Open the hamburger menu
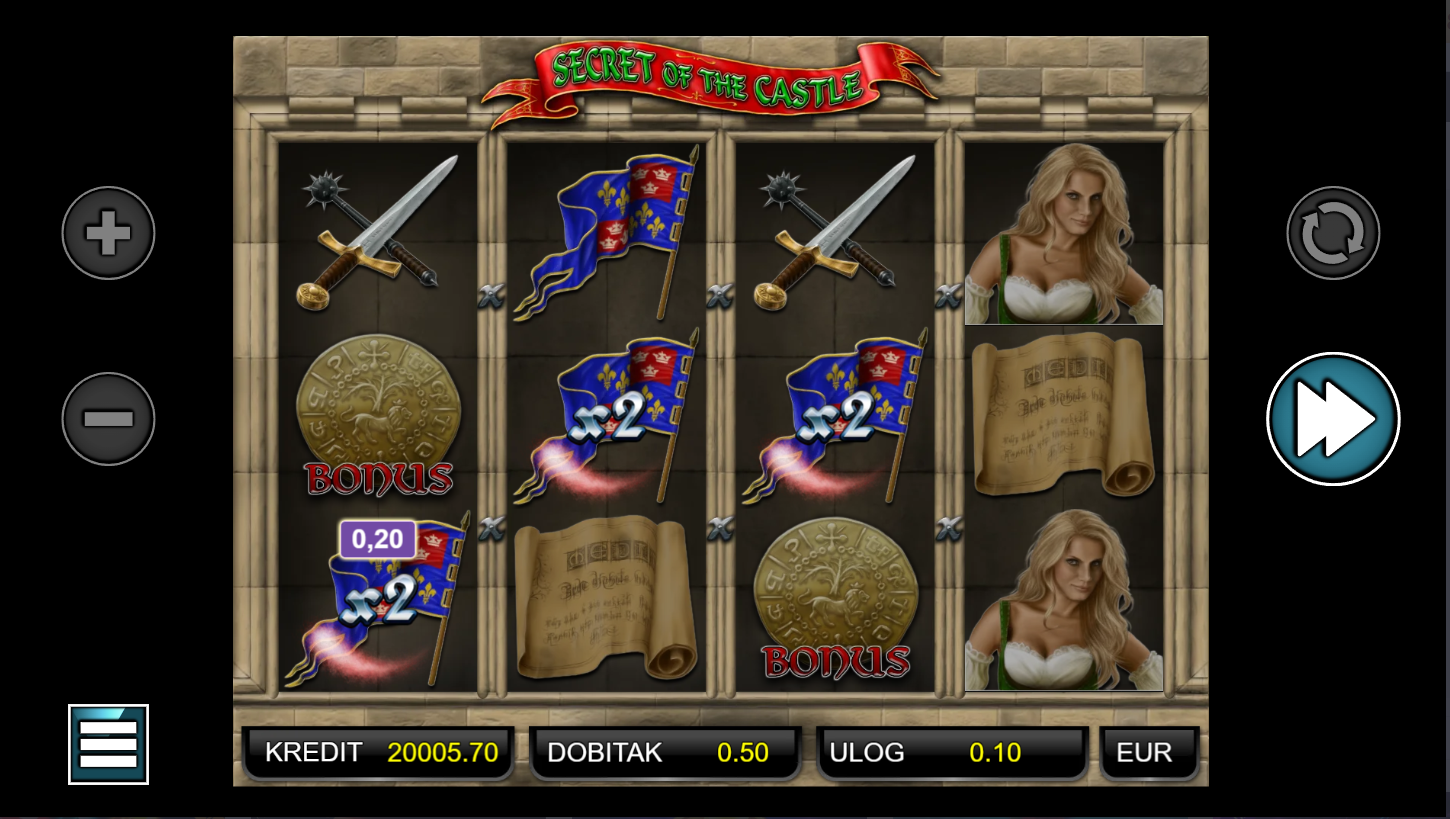The height and width of the screenshot is (819, 1450). pos(108,744)
